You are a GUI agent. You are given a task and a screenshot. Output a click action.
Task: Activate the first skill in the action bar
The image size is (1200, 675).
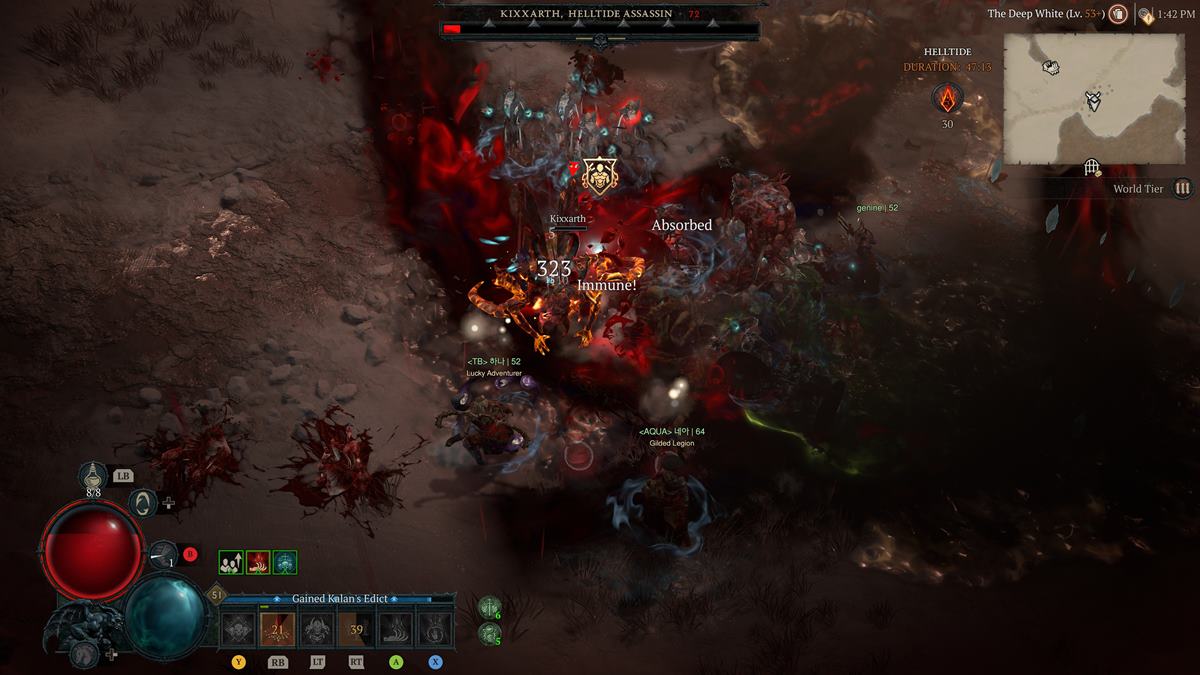tap(239, 629)
